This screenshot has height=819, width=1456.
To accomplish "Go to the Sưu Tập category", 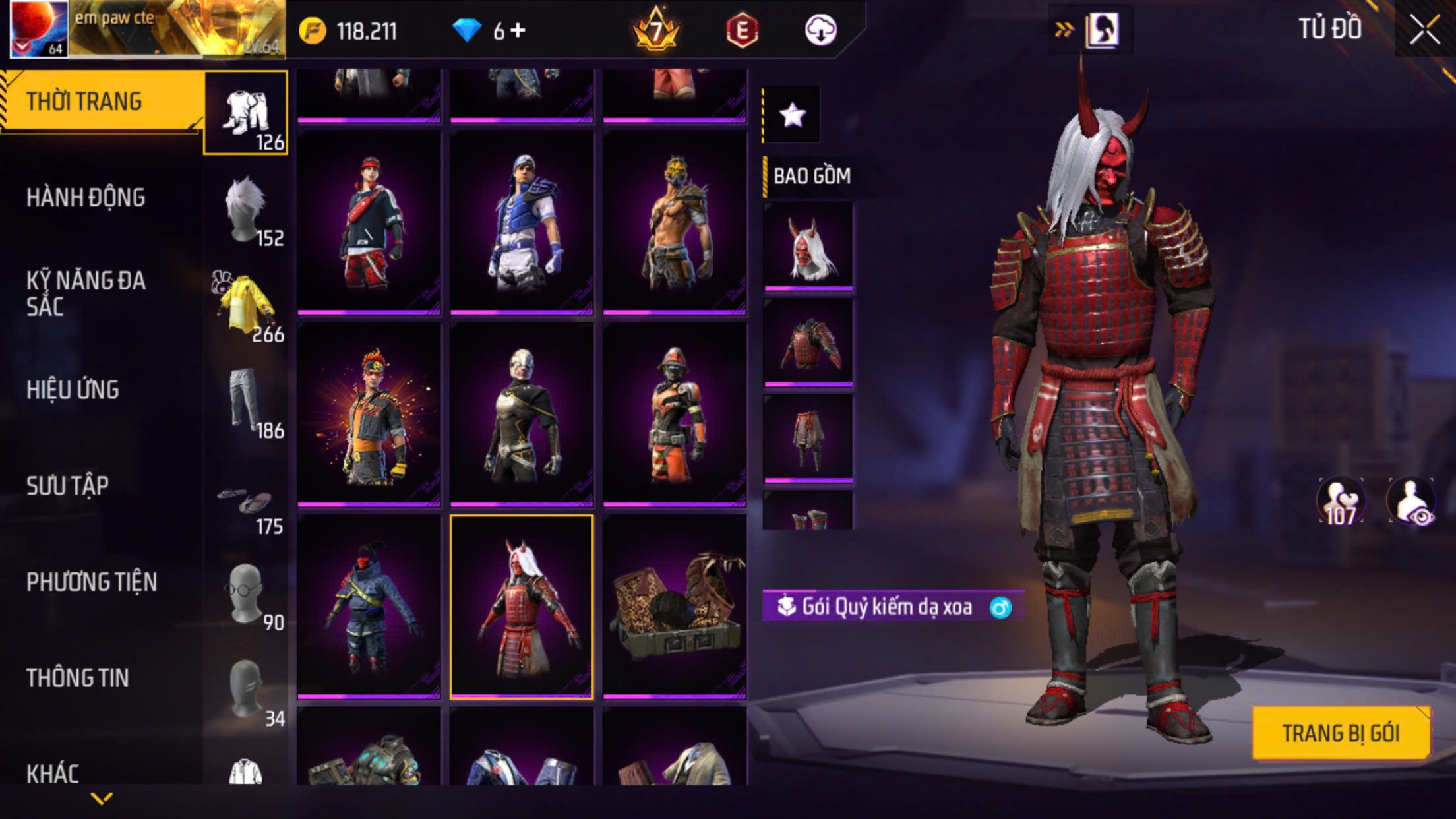I will 67,486.
